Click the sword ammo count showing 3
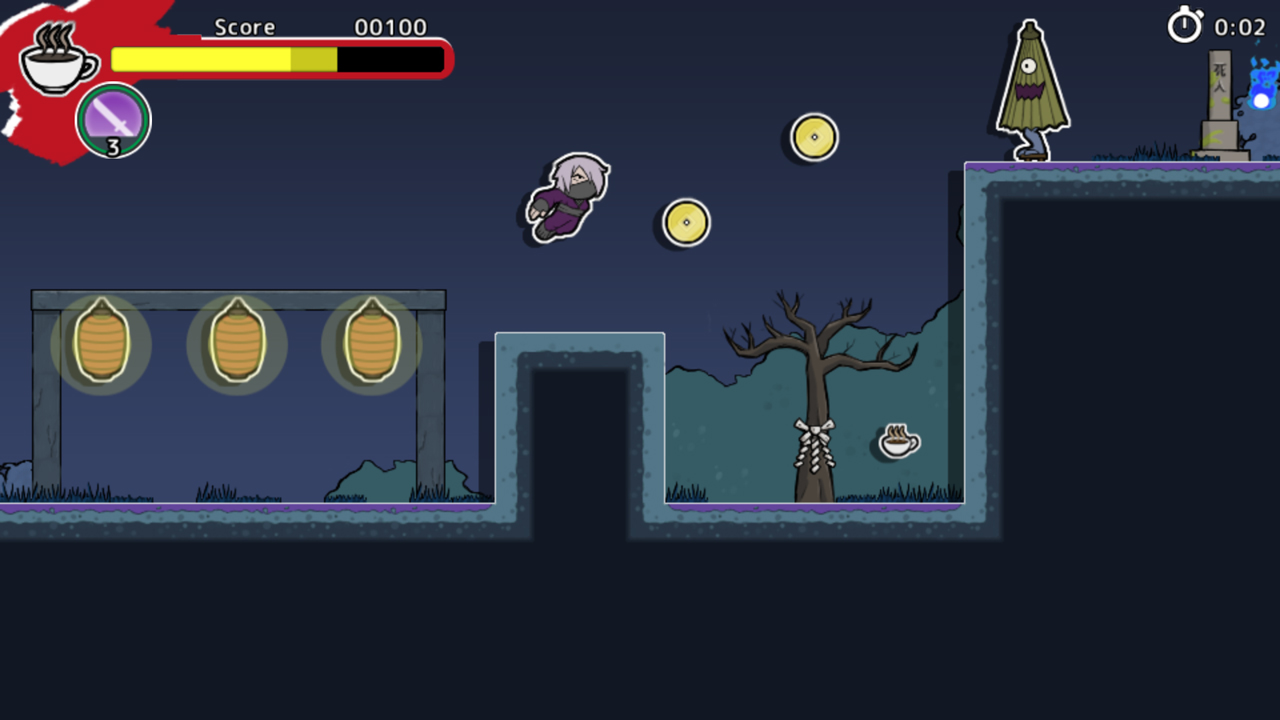 click(x=113, y=148)
